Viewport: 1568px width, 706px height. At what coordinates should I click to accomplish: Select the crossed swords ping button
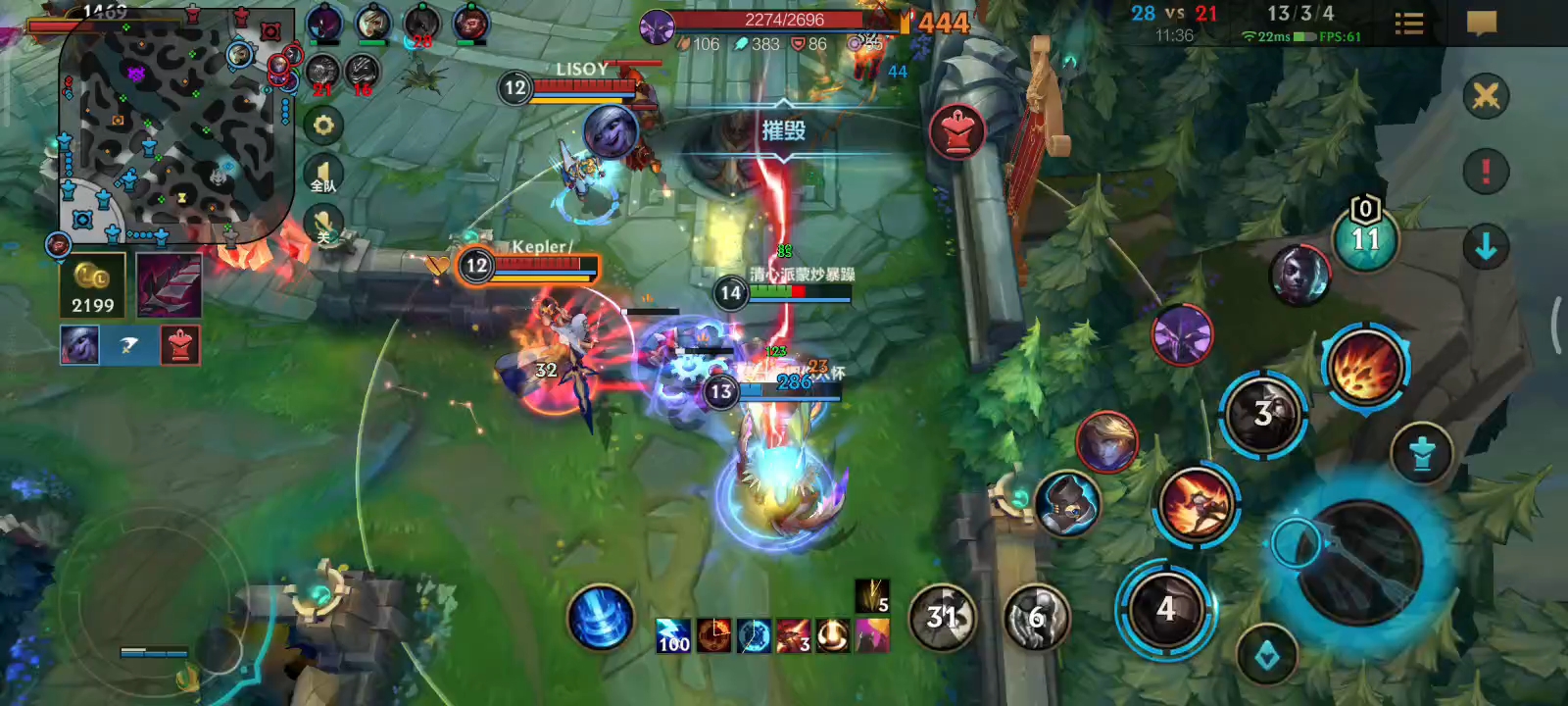click(x=1486, y=97)
